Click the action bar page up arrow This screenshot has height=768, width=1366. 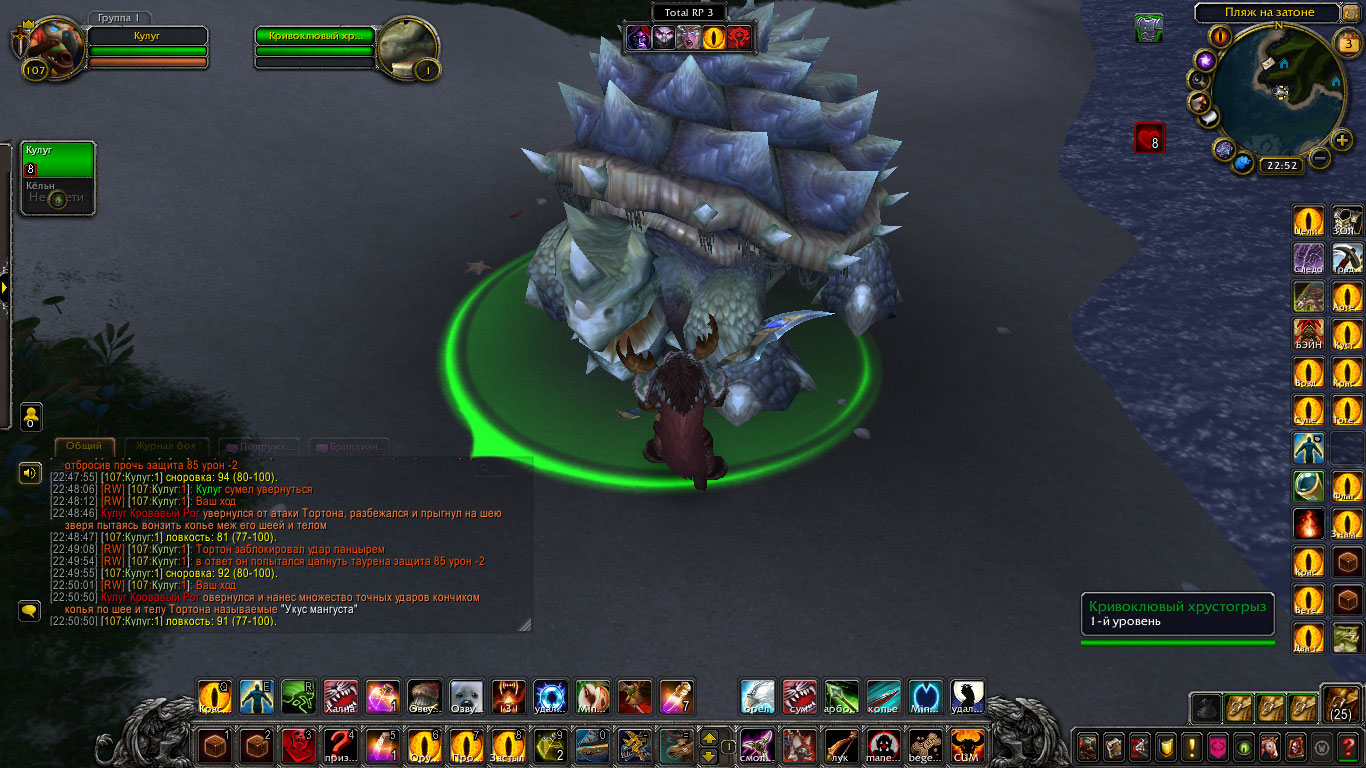tap(709, 737)
